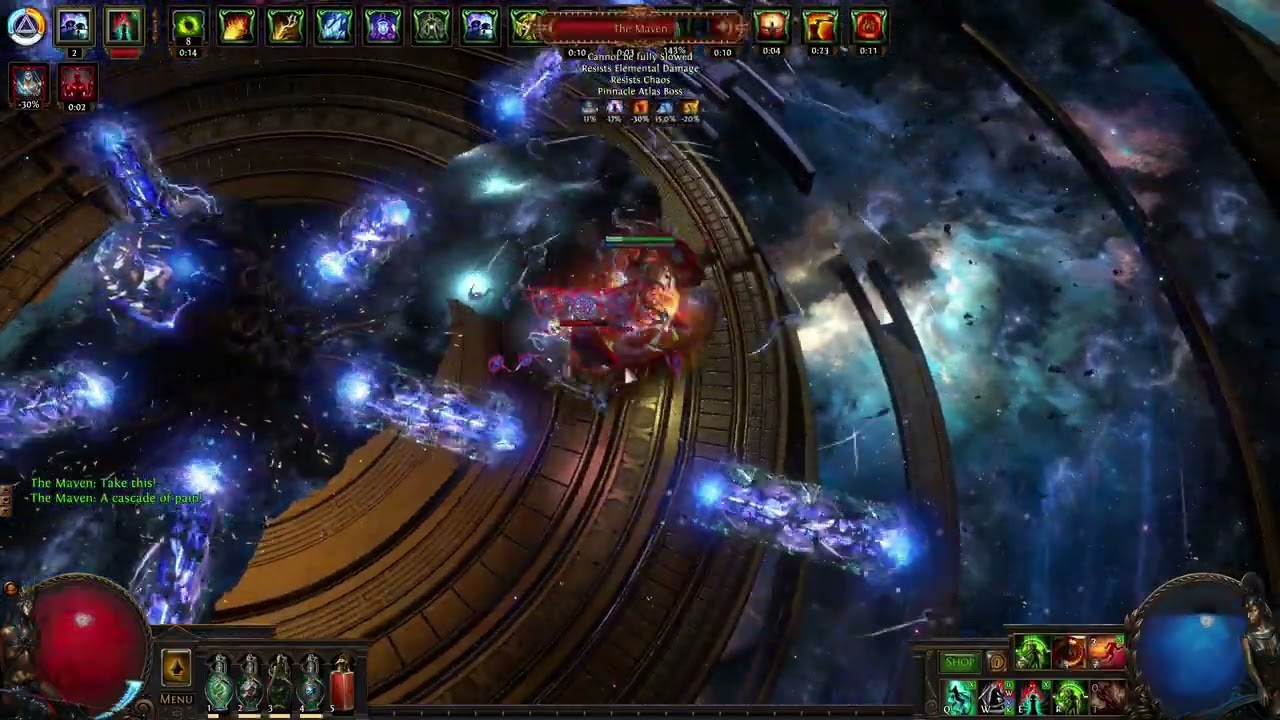The image size is (1280, 720).
Task: Click the -30% debuff icon
Action: 28,84
